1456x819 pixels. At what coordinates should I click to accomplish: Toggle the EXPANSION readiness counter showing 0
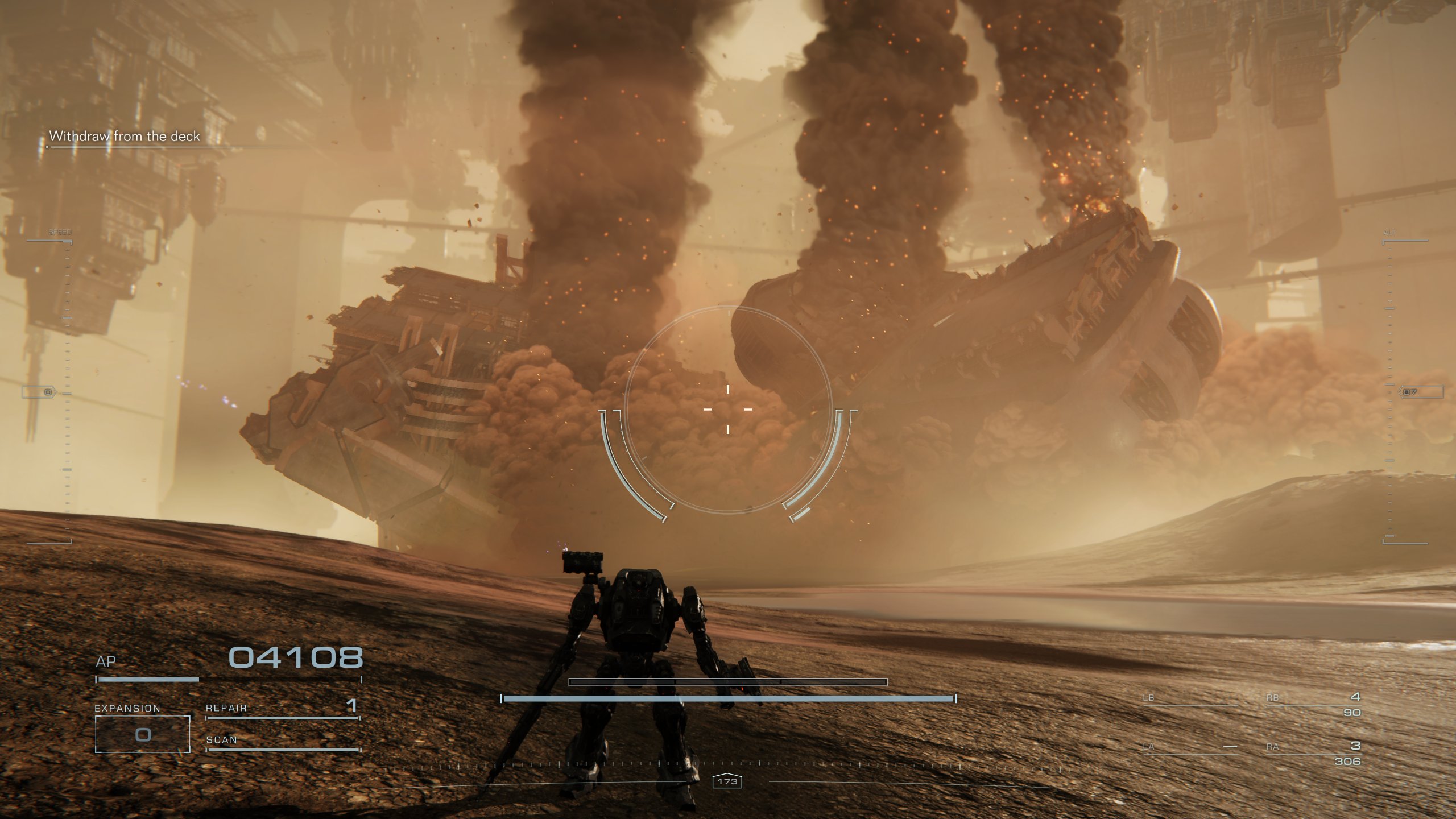coord(142,735)
